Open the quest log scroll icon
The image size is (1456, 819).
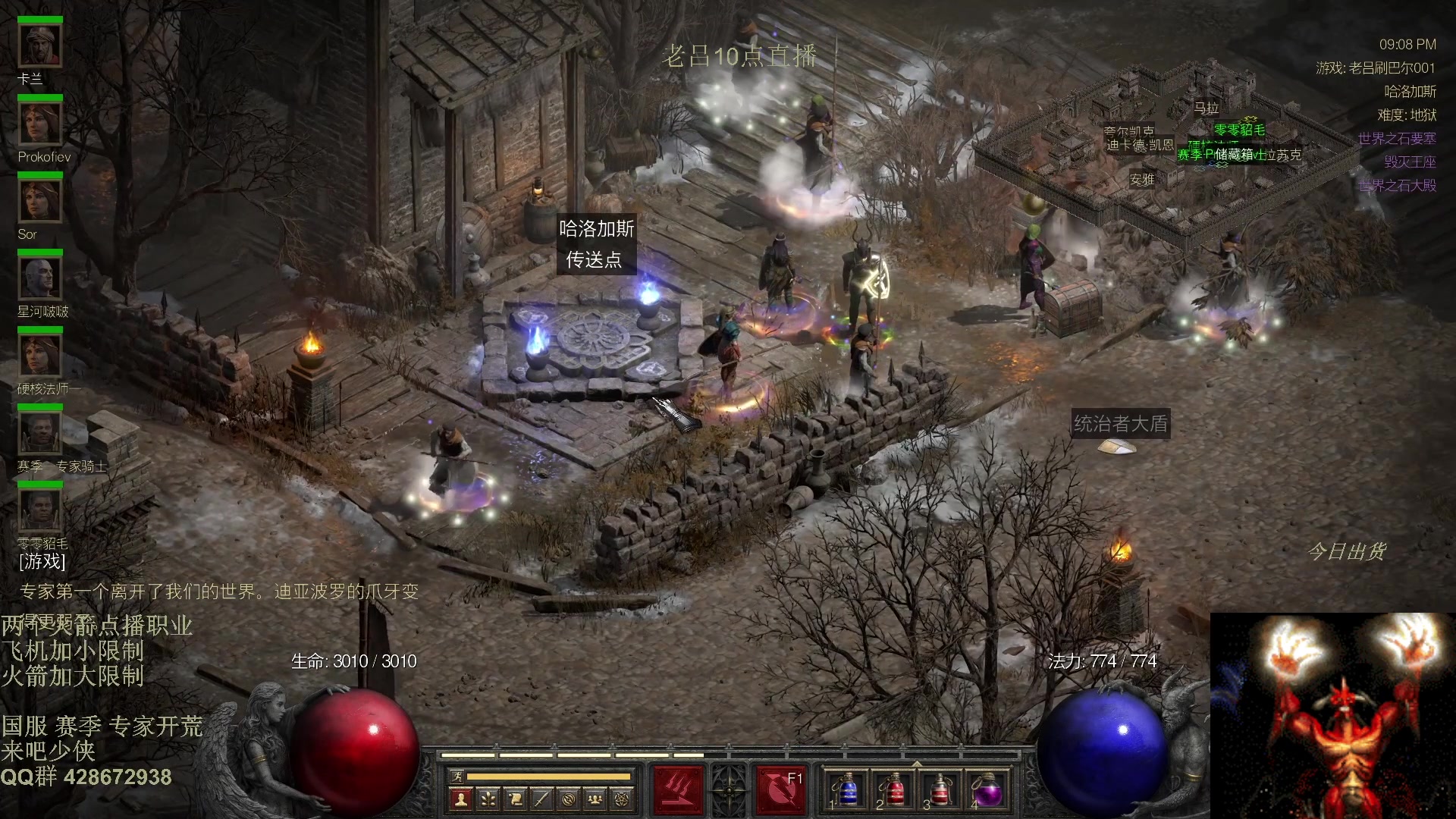click(x=515, y=799)
